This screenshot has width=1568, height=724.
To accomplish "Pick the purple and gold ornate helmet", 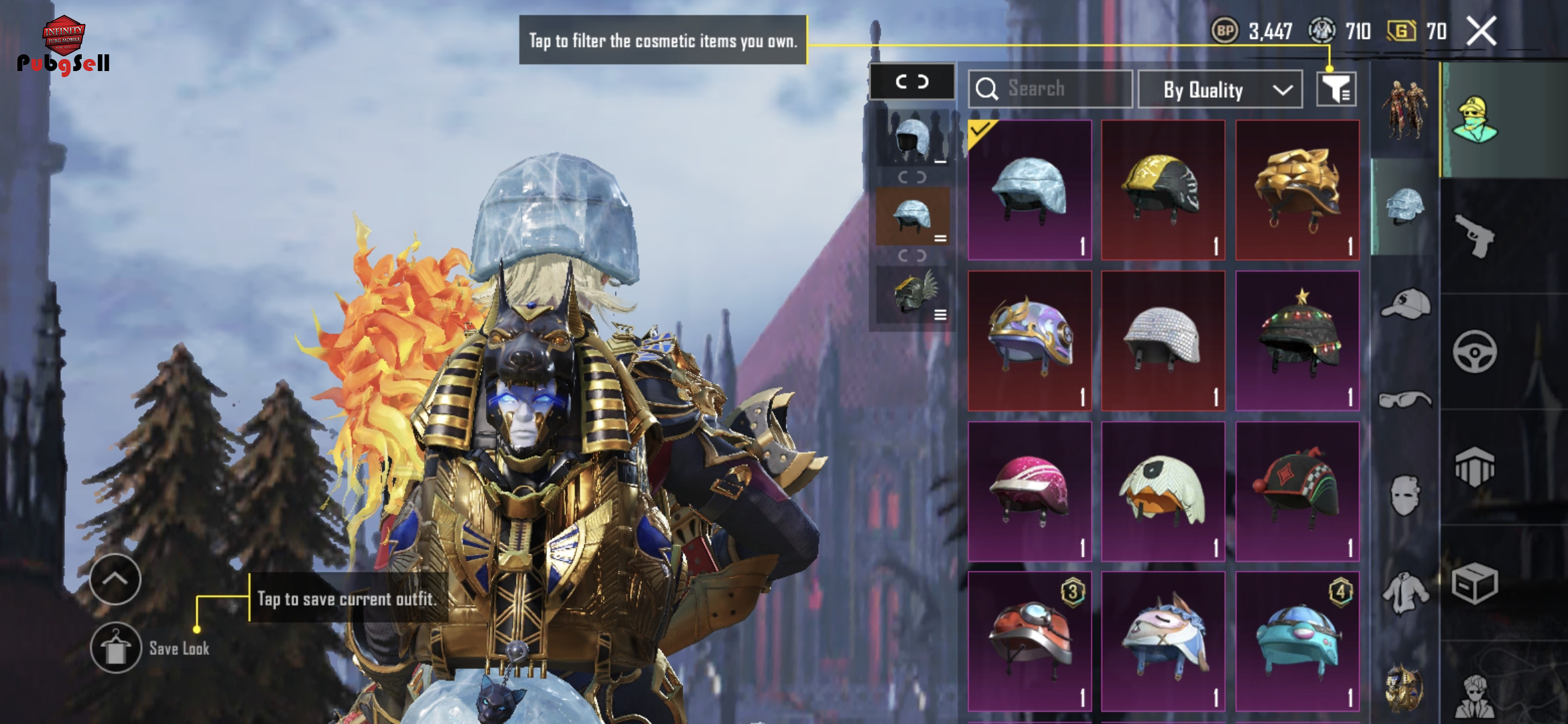I will [x=1030, y=341].
